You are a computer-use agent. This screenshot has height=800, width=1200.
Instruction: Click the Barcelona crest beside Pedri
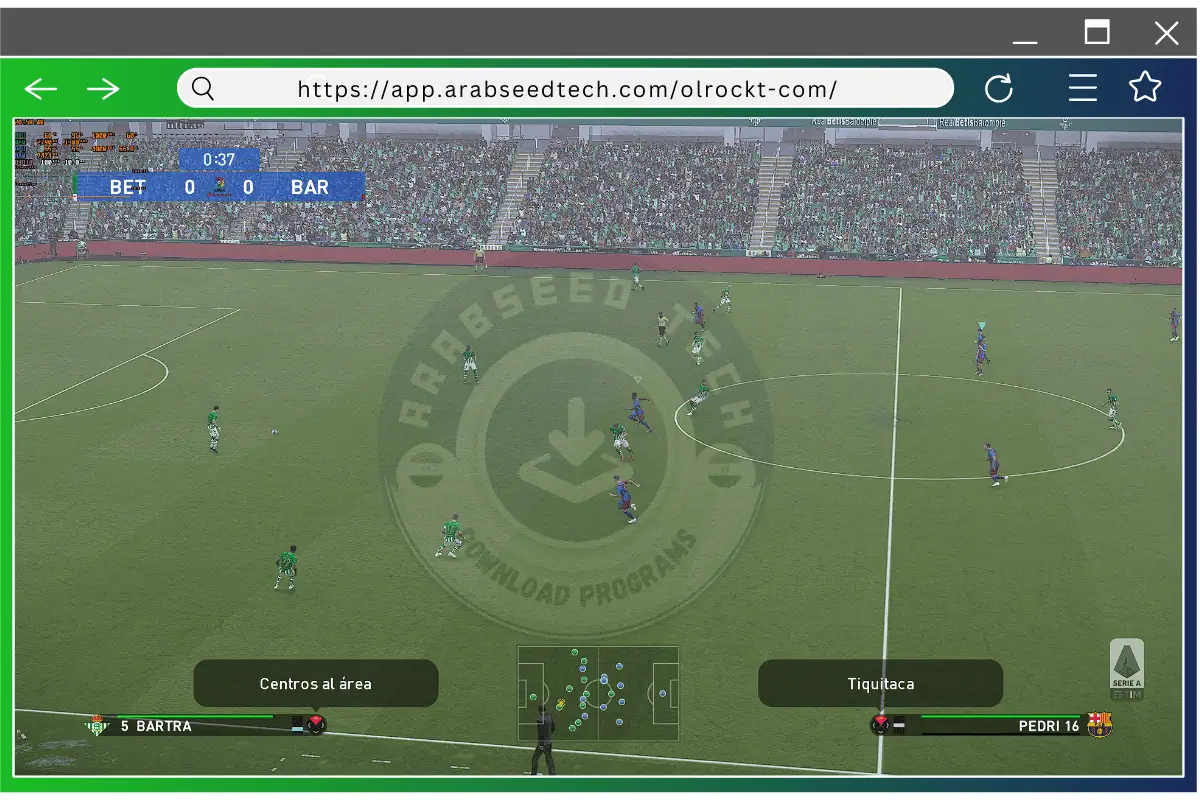click(1099, 725)
